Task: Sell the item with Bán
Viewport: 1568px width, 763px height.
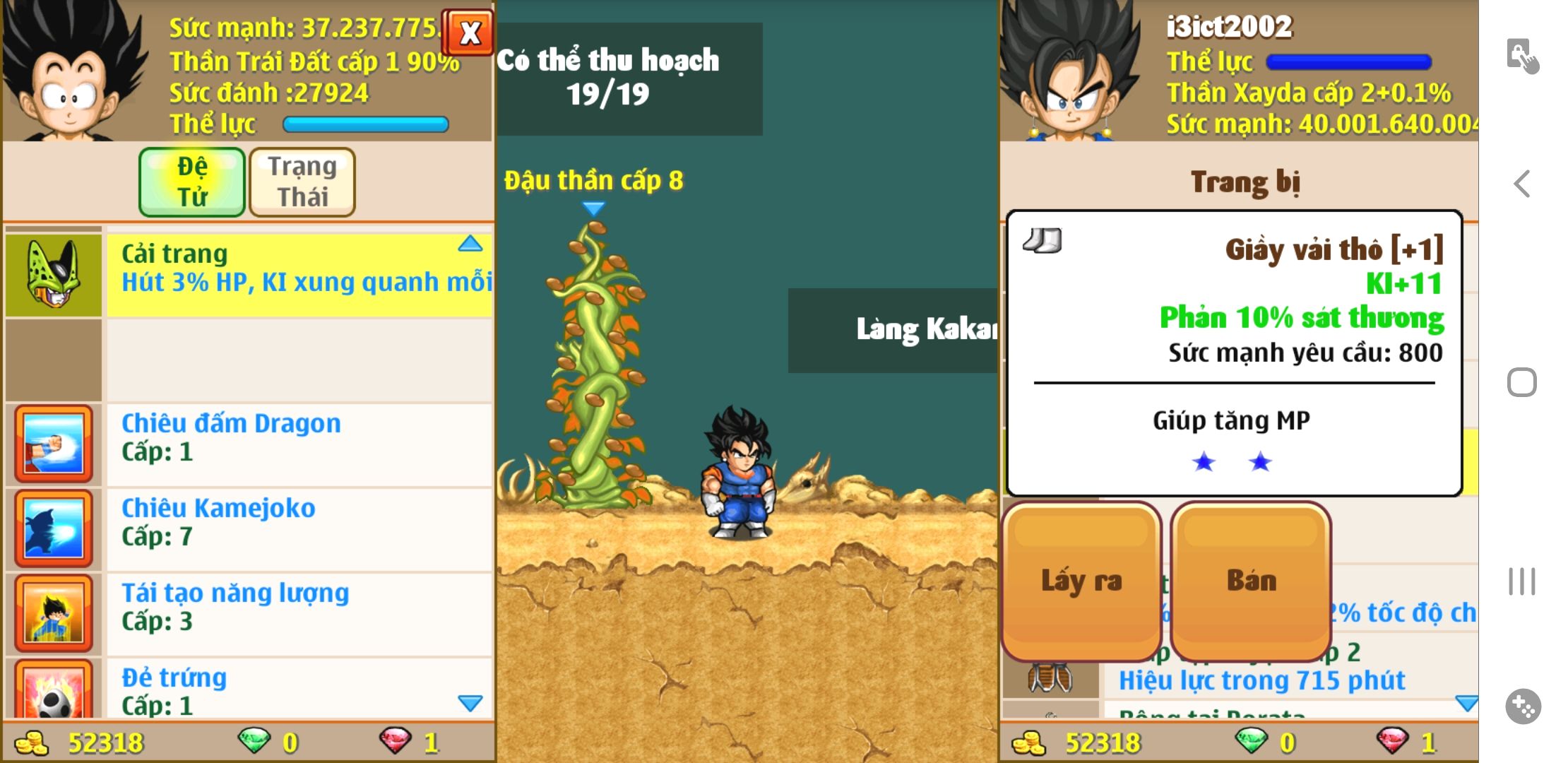Action: 1251,581
